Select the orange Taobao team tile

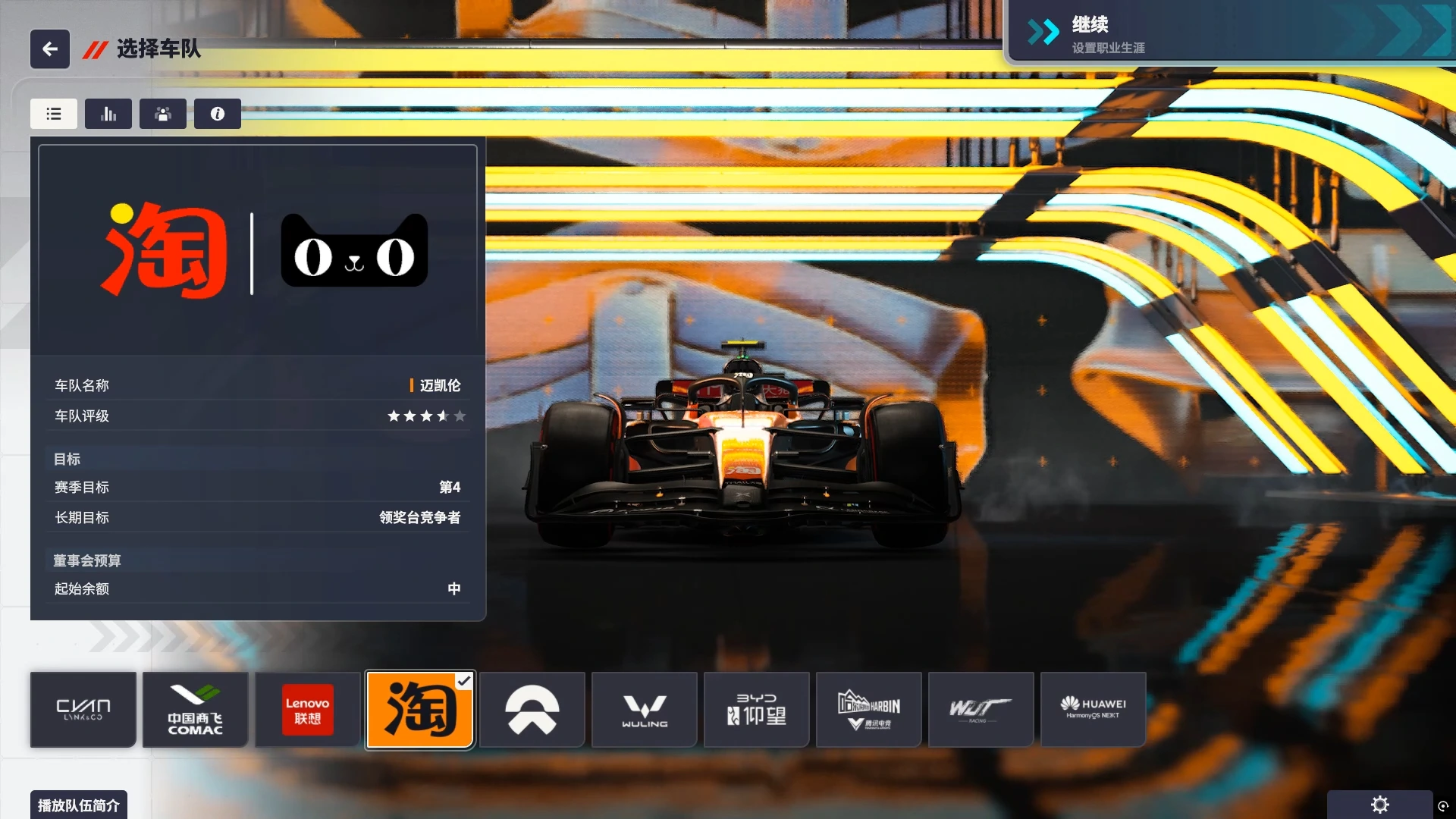(420, 710)
